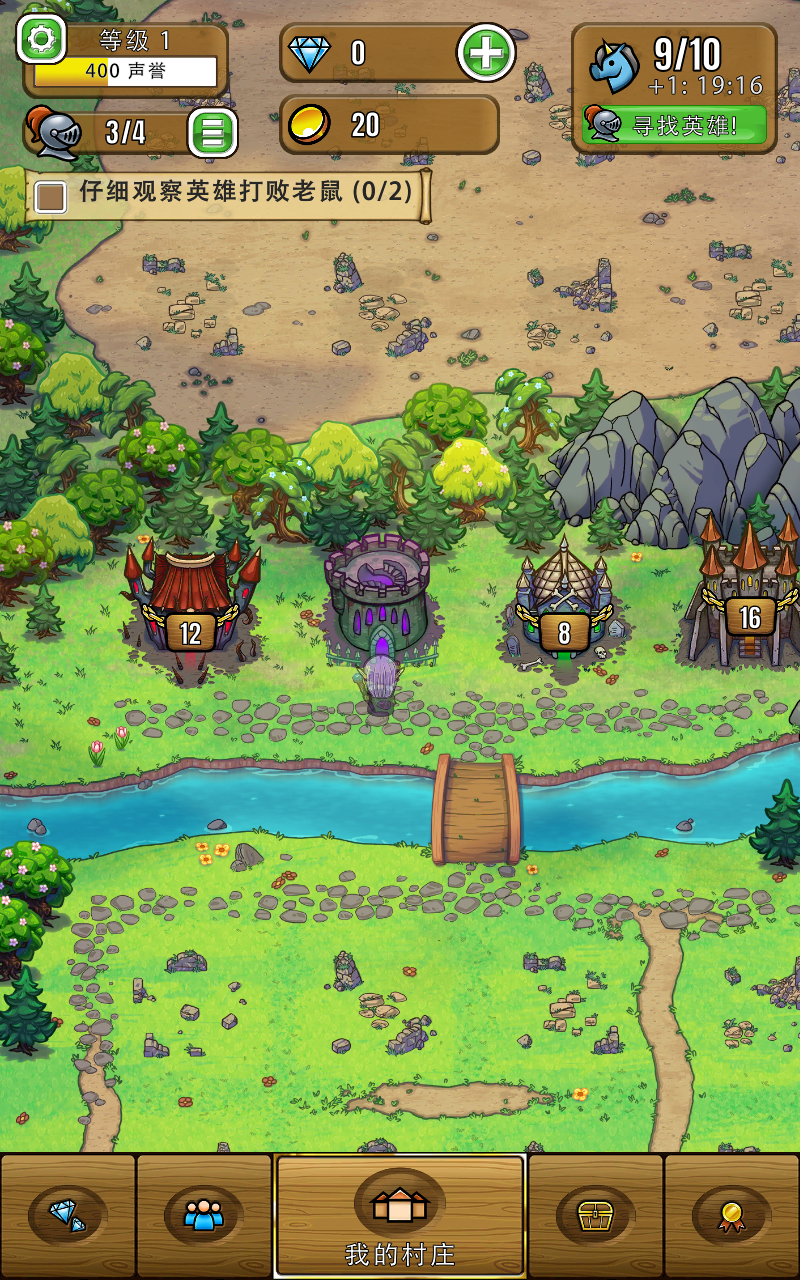Add diamonds with the green plus button
This screenshot has height=1280, width=800.
(x=486, y=53)
